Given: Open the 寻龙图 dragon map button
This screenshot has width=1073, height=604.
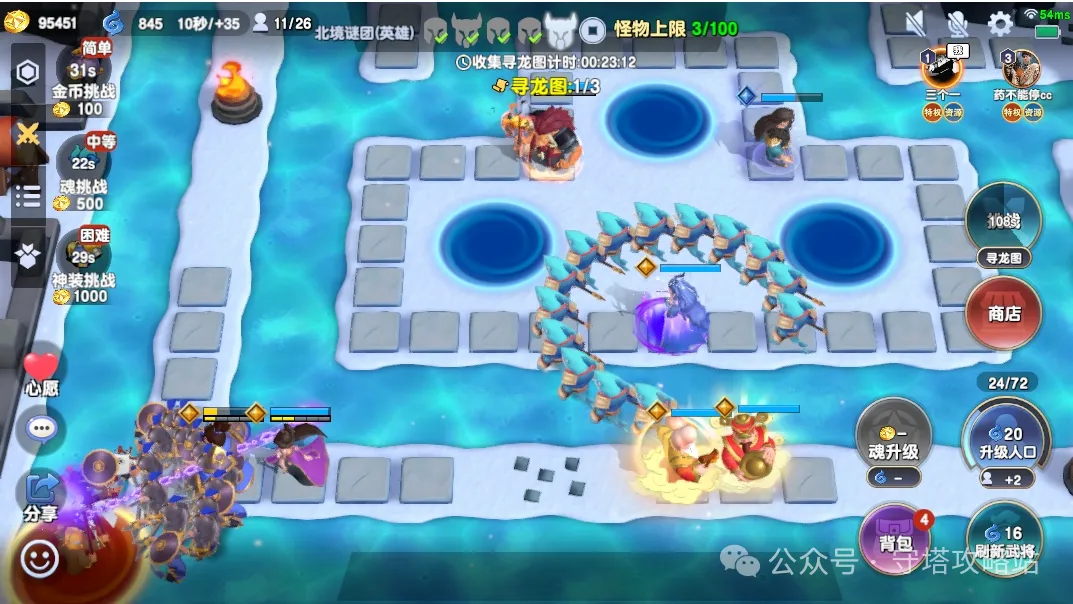Looking at the screenshot, I should pos(1003,226).
